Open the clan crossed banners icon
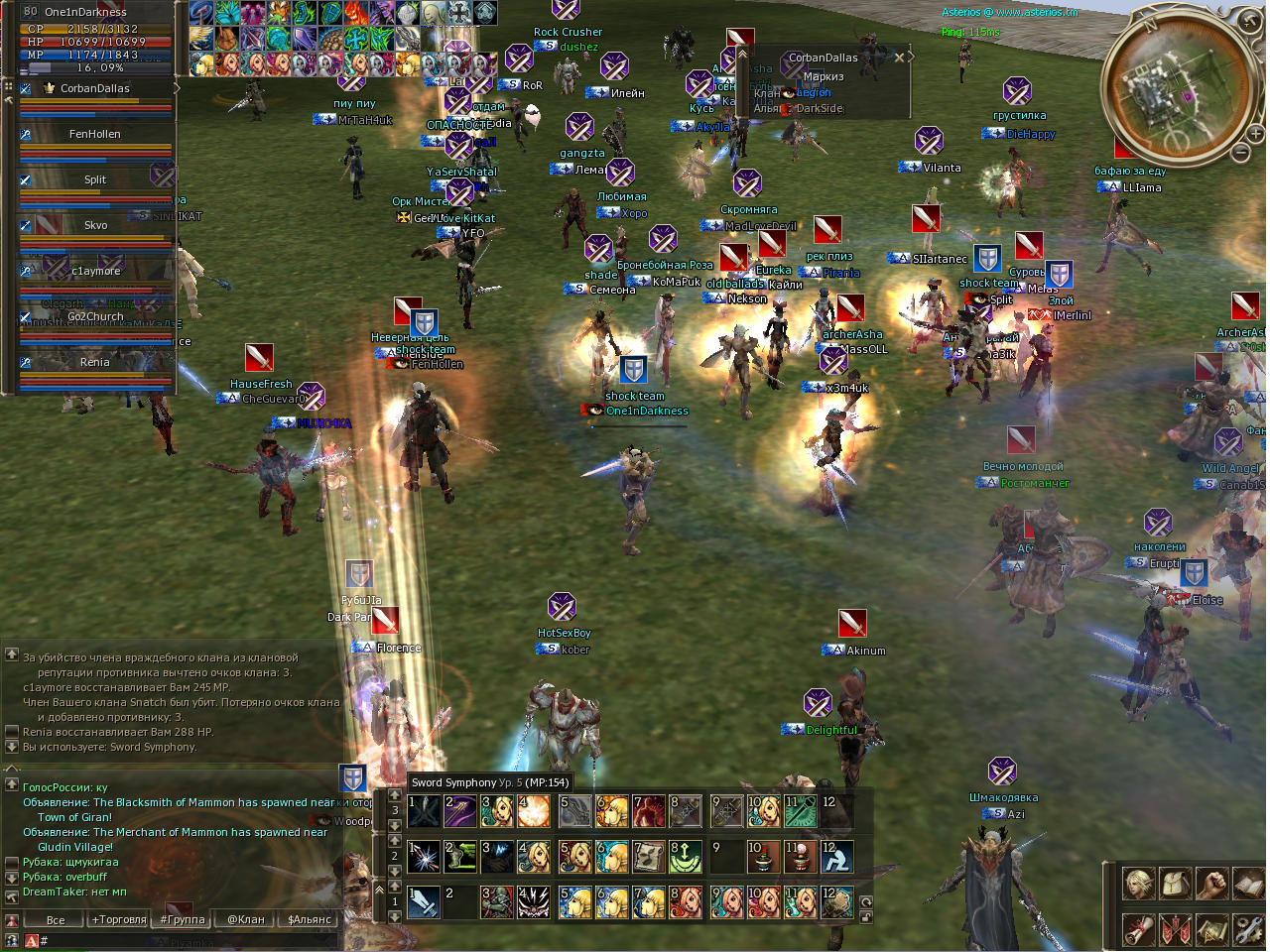The height and width of the screenshot is (952, 1270). 1175,929
